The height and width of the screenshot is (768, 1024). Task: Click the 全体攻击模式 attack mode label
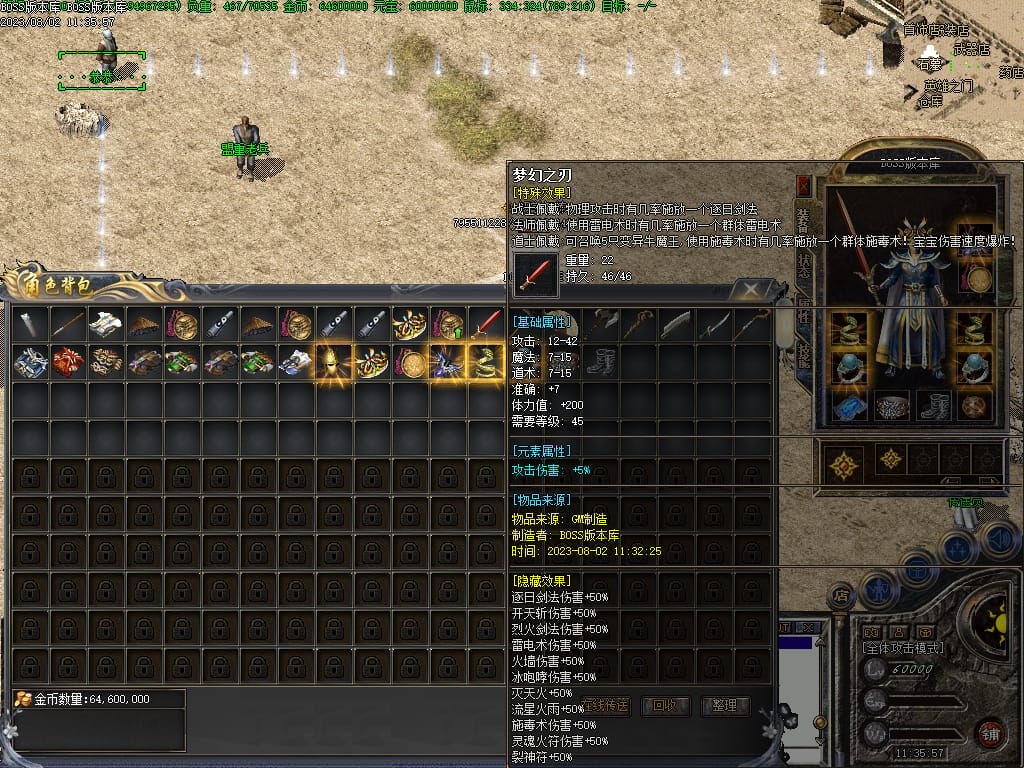[x=903, y=648]
